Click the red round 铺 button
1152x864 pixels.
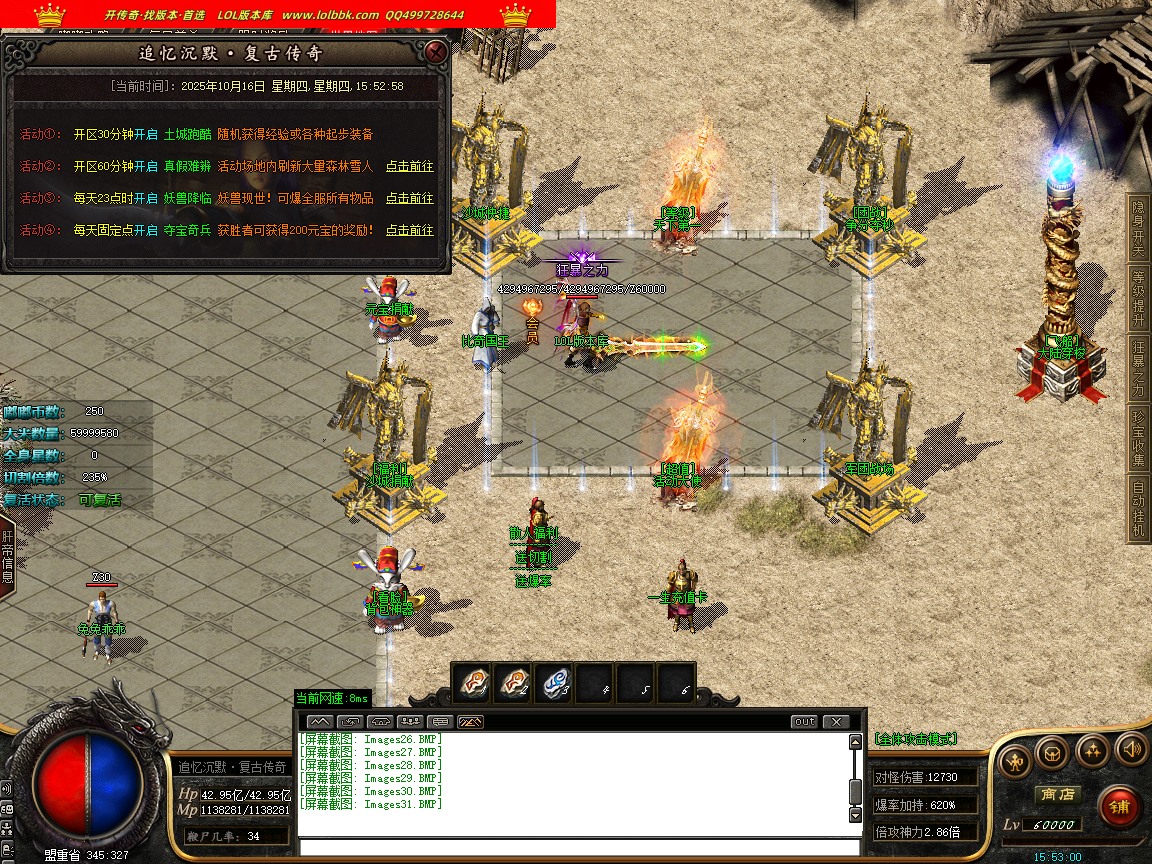point(1121,806)
